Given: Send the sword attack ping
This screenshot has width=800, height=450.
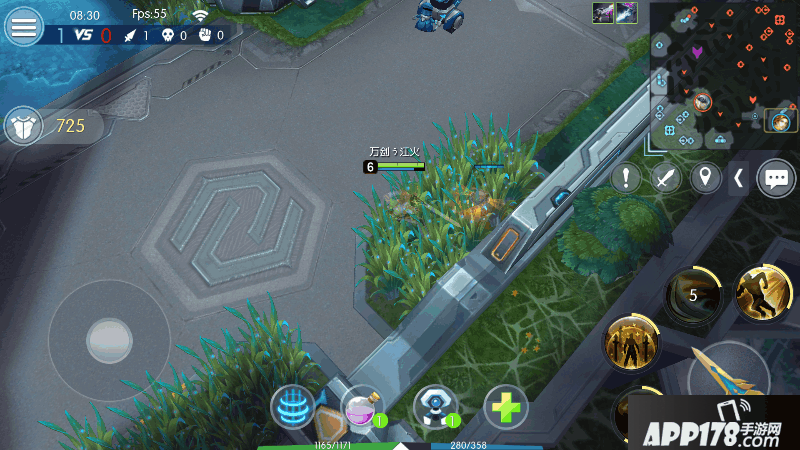Looking at the screenshot, I should pos(667,178).
